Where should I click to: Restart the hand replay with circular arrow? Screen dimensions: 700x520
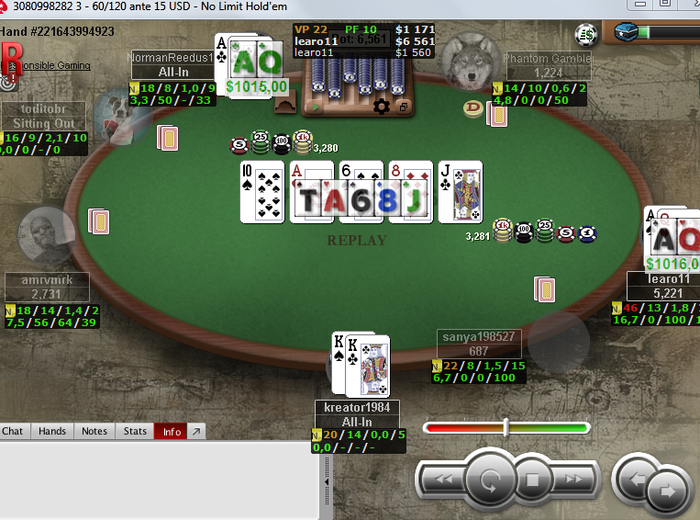(490, 480)
